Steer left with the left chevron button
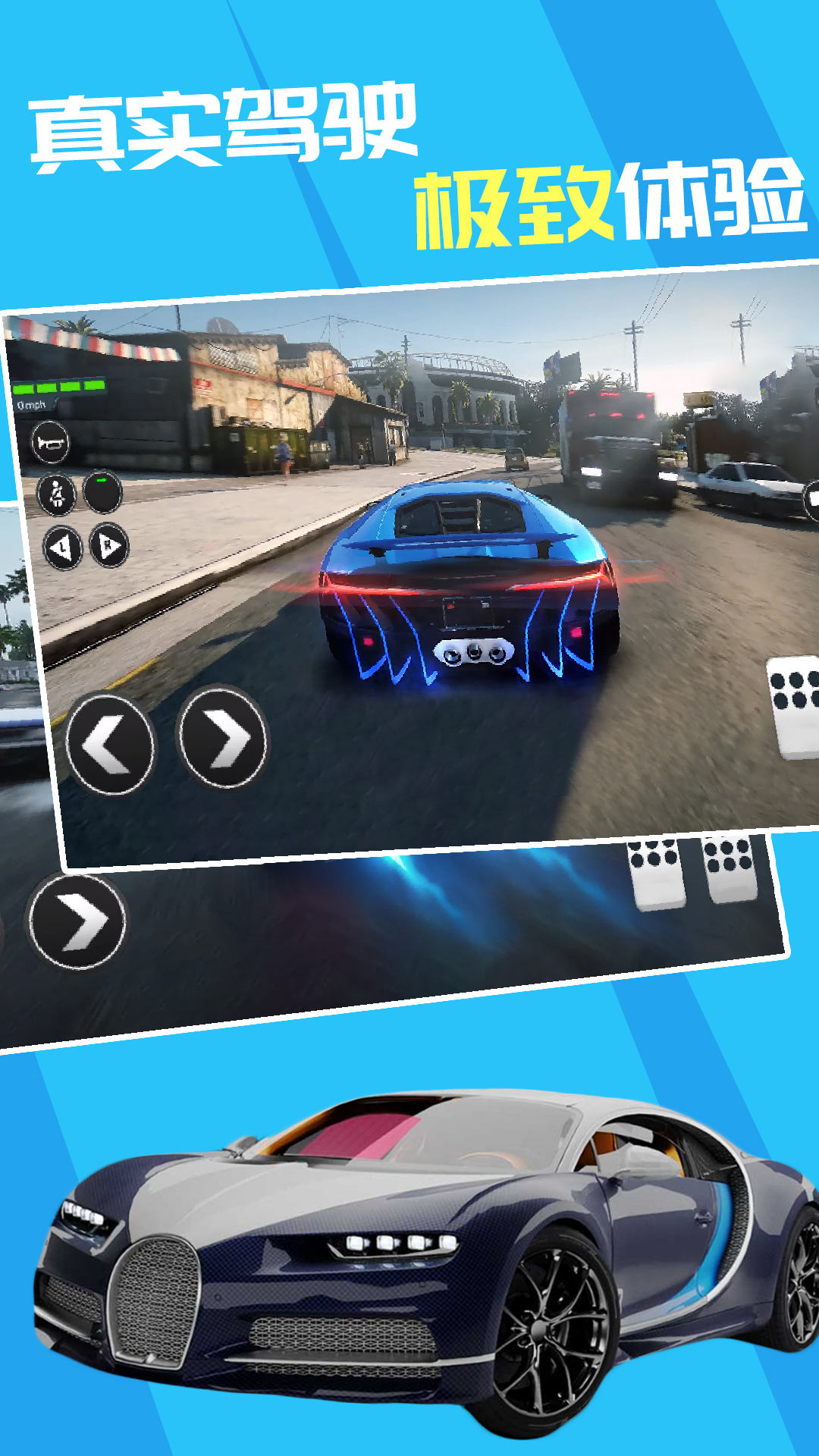This screenshot has width=819, height=1456. pos(110,745)
